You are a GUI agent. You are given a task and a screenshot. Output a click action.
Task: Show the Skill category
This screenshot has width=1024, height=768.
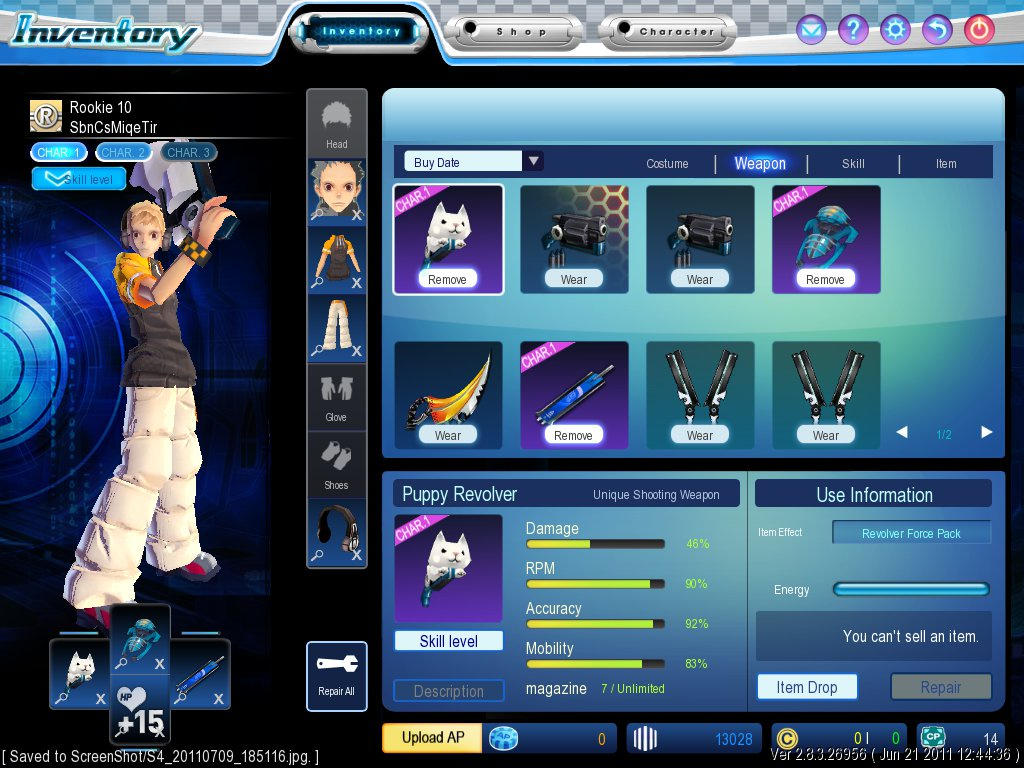click(x=853, y=164)
